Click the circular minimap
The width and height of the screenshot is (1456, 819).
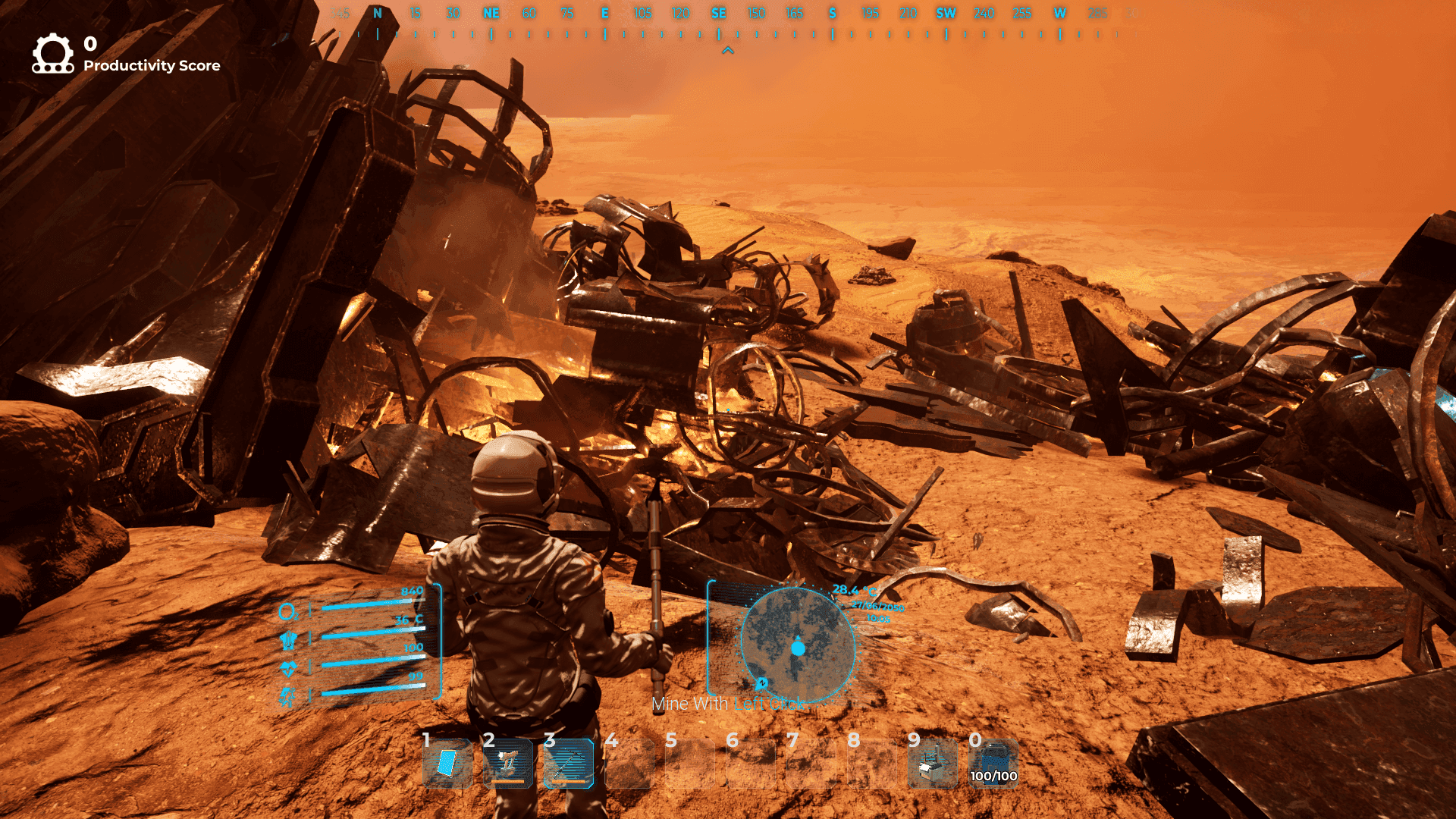[x=797, y=646]
